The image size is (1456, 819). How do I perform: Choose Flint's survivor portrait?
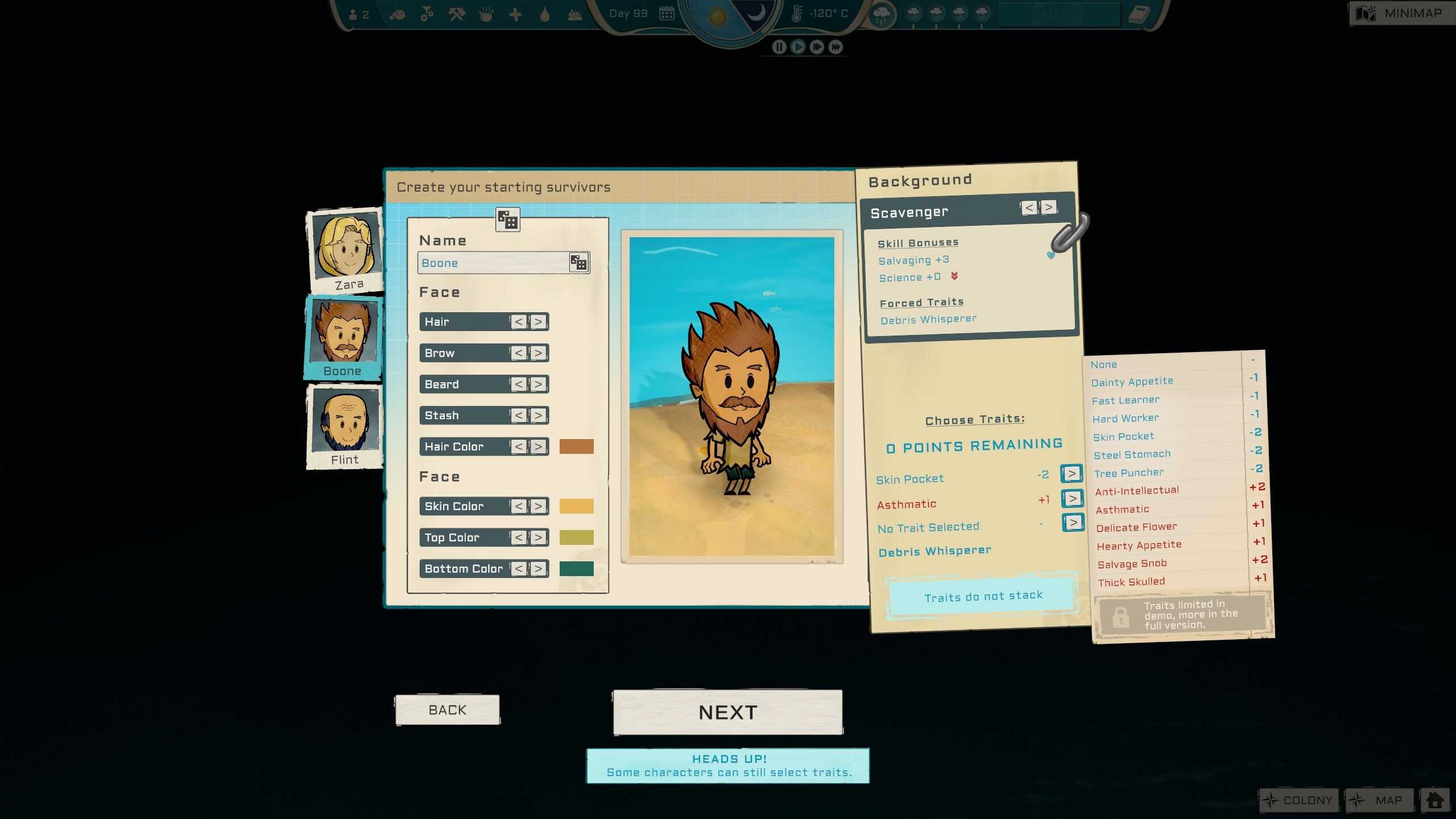(345, 427)
